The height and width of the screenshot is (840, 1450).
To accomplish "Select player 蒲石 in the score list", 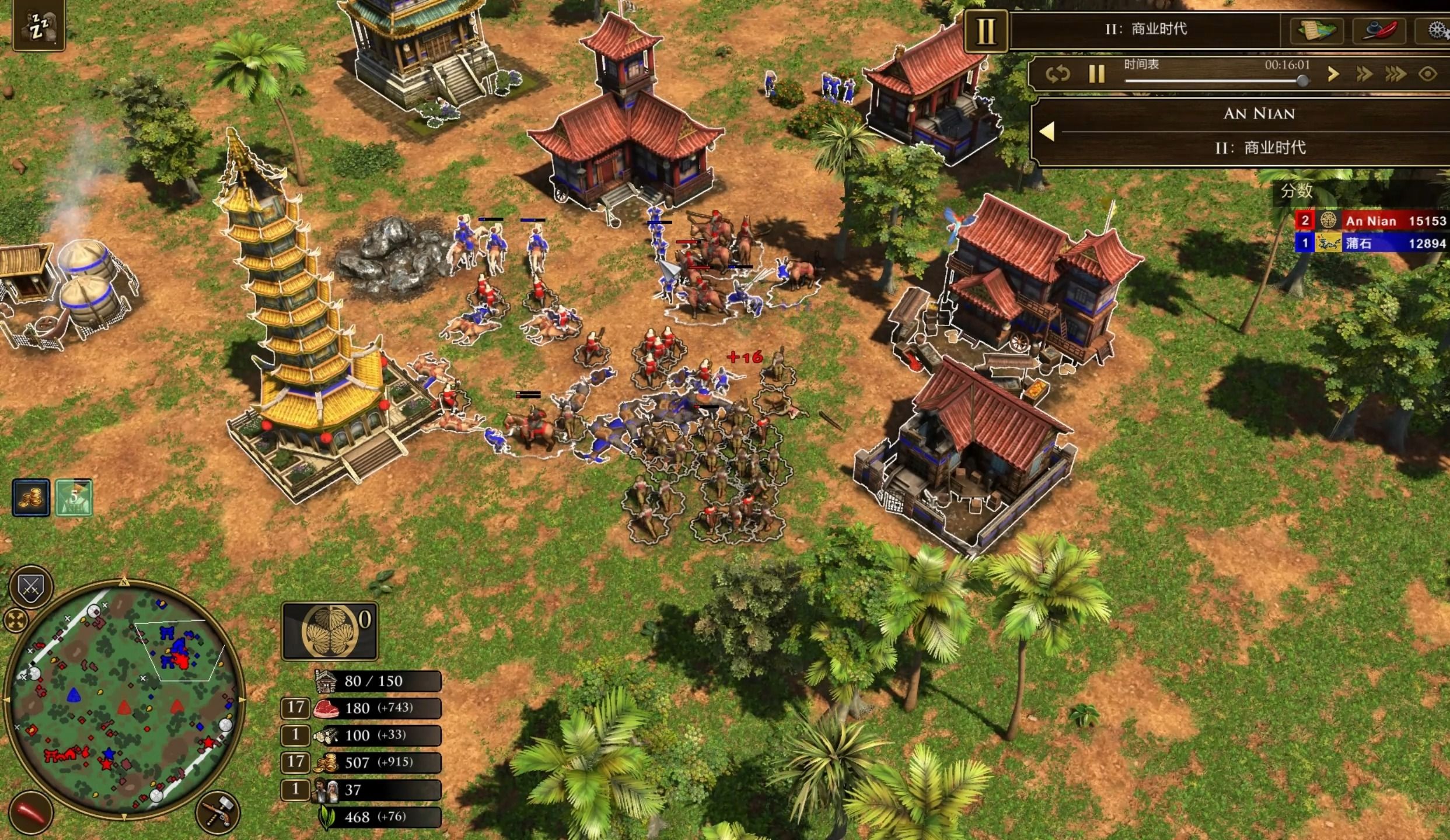I will coord(1370,243).
